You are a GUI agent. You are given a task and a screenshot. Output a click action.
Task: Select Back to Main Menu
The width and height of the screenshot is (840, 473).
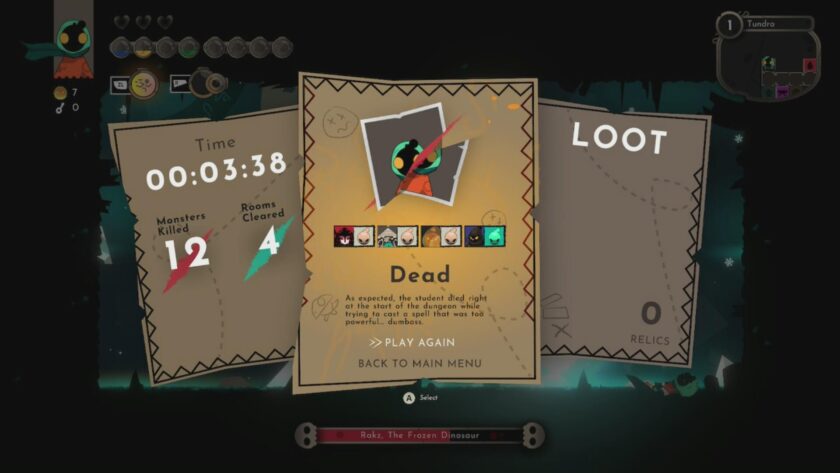[x=419, y=363]
